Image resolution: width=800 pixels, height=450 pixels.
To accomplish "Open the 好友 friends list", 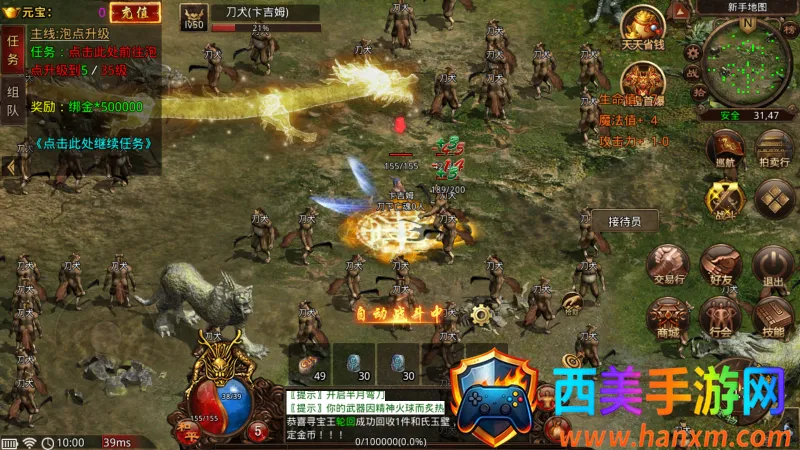I will (x=721, y=266).
